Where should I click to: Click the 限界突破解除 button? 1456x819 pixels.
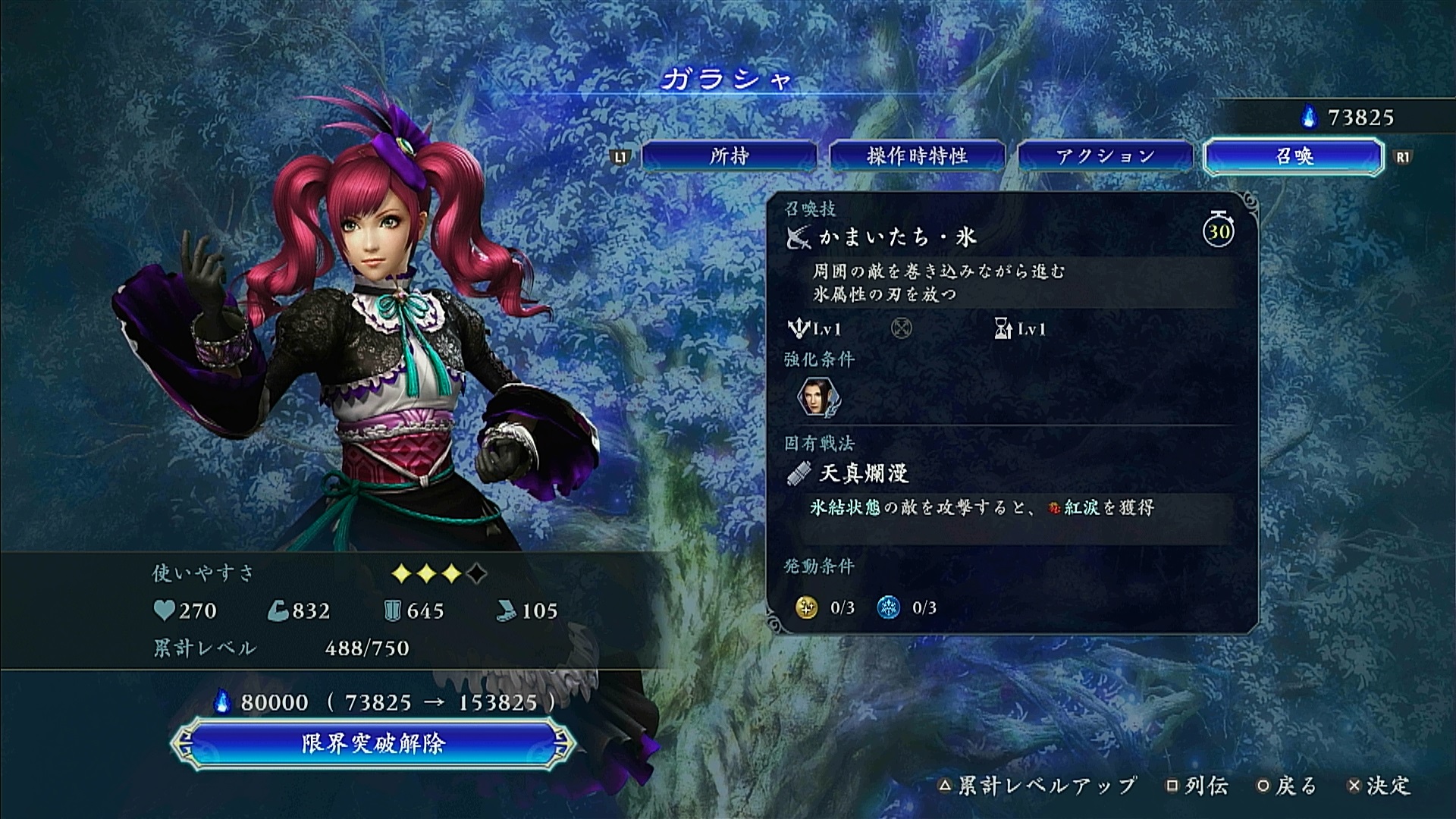372,743
